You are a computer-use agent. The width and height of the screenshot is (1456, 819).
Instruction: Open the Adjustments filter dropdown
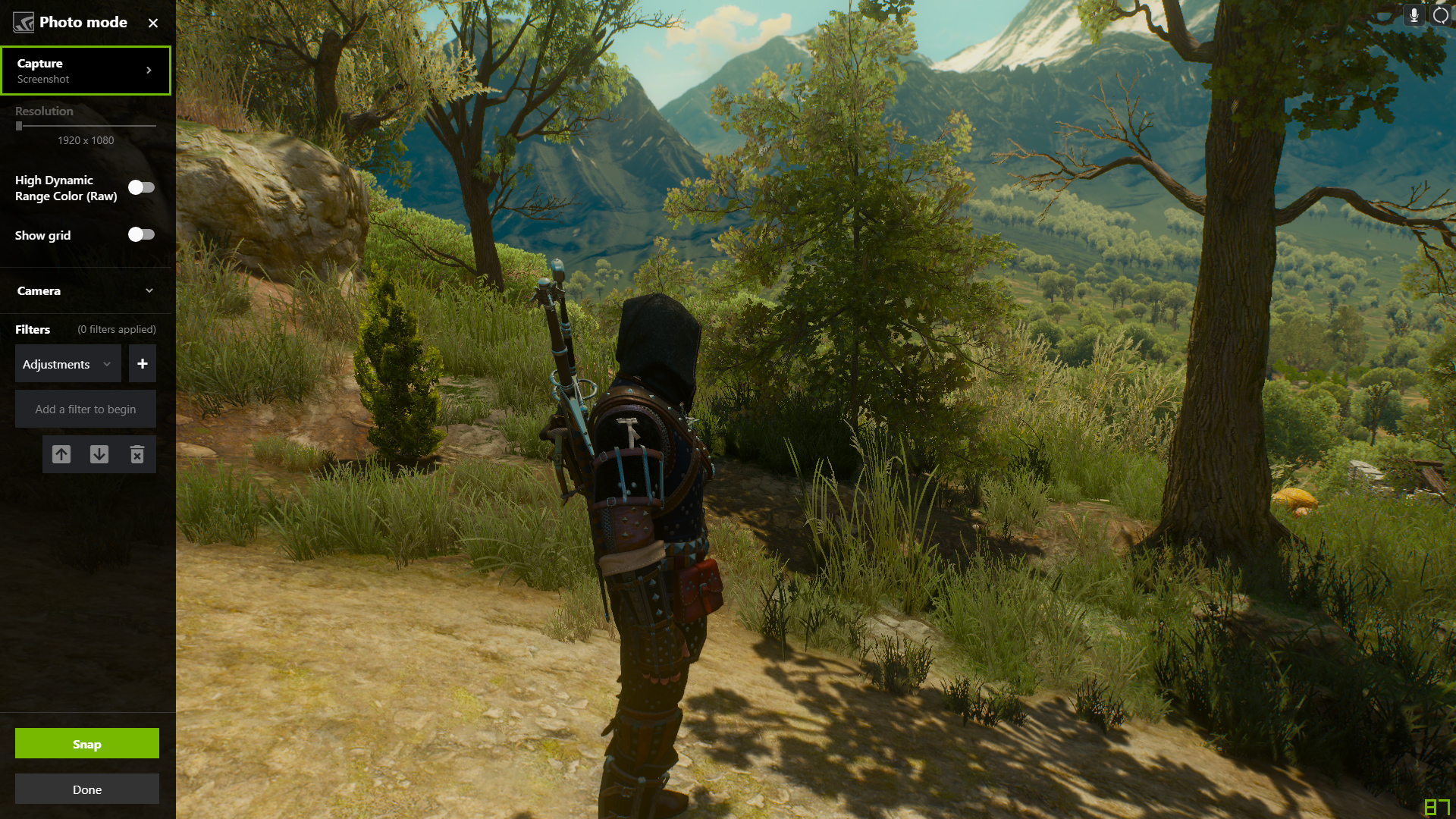point(67,364)
